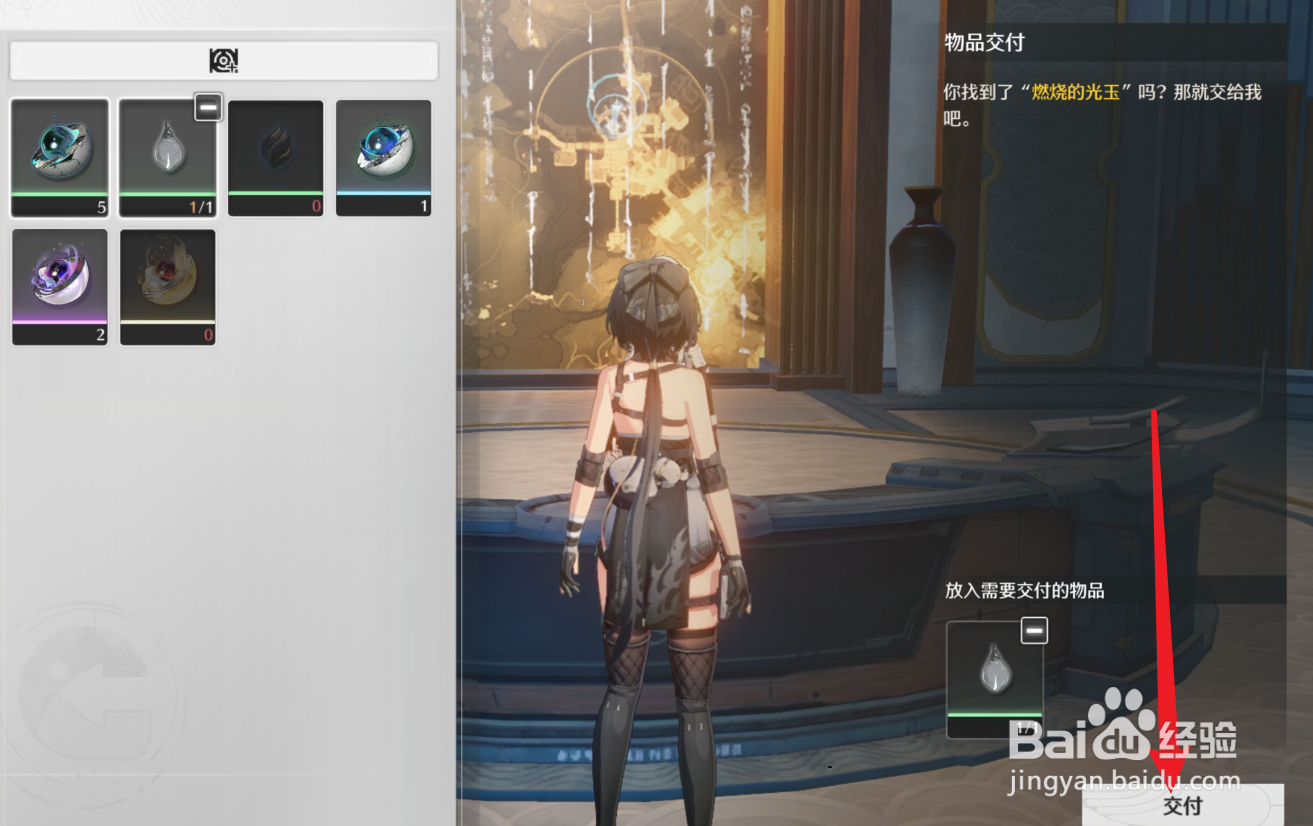Select the teal orb slot with count 5

(60, 157)
